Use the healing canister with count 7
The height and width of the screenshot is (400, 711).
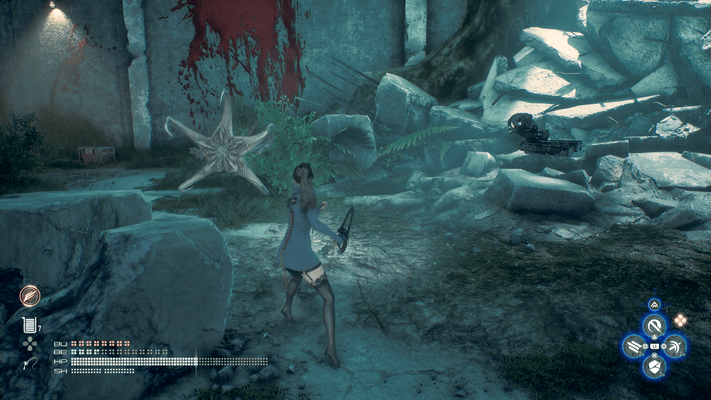[29, 323]
